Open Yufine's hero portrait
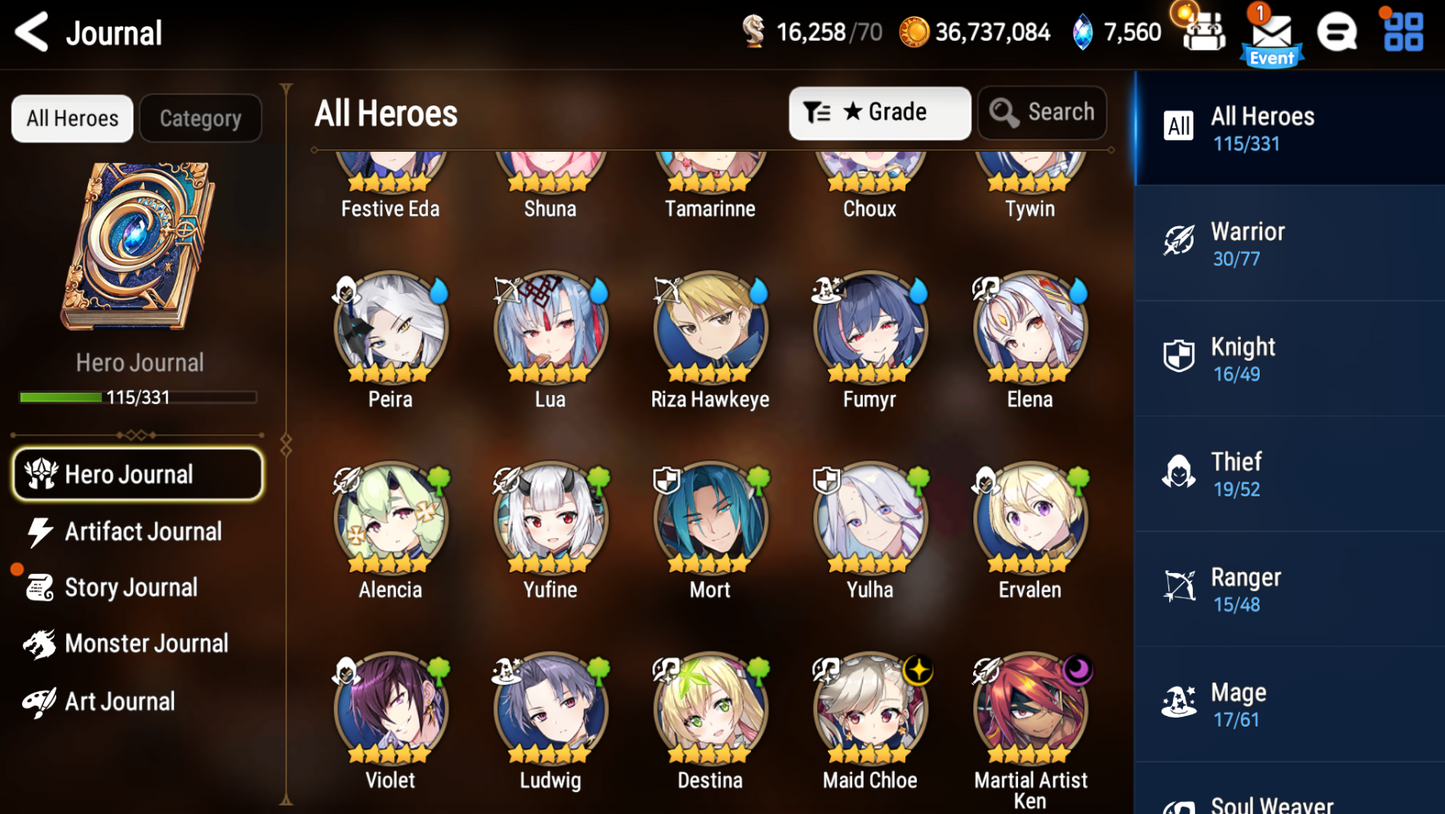 (x=549, y=520)
